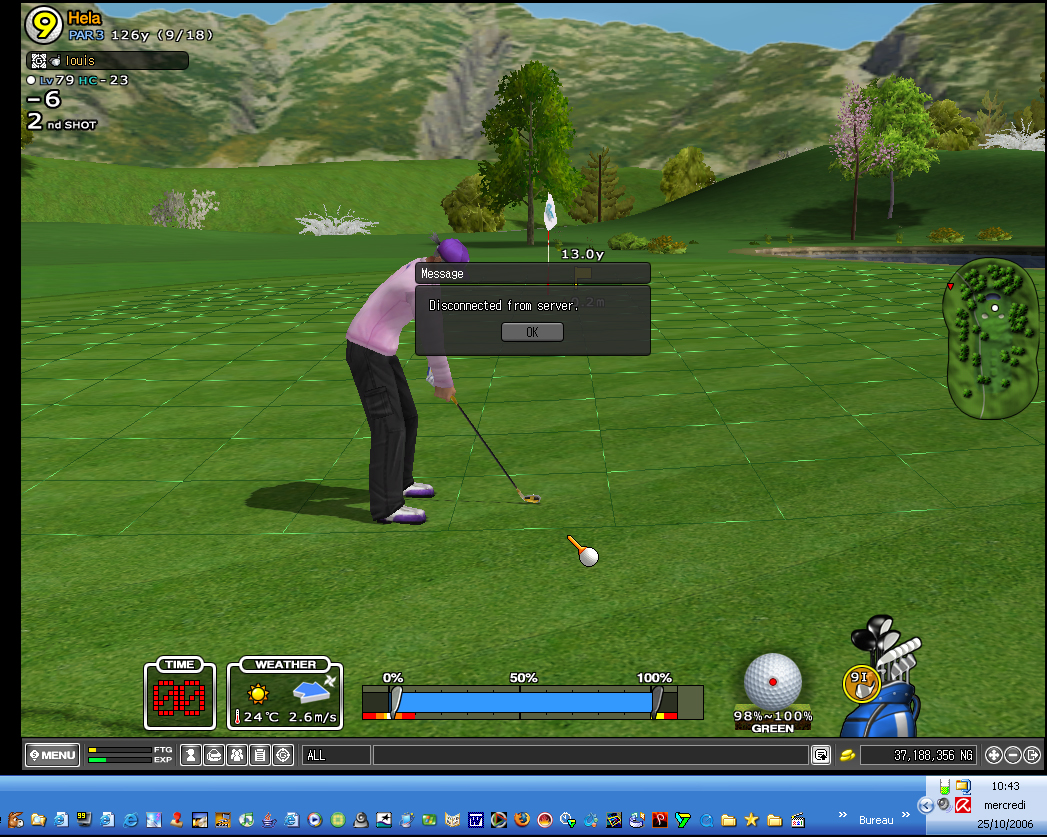Viewport: 1047px width, 837px height.
Task: Click the chat text input field
Action: tap(590, 755)
